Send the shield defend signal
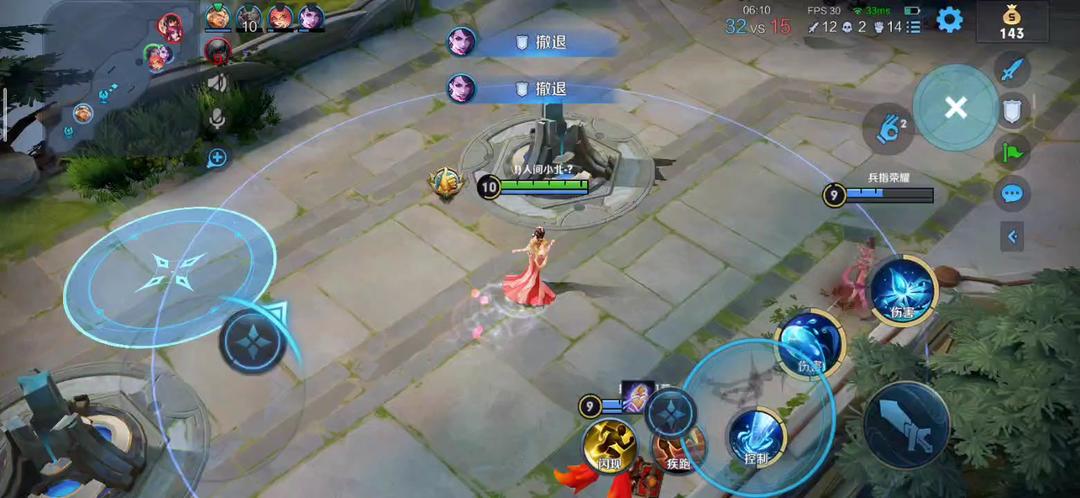Screen dimensions: 1080x498 click(1012, 110)
